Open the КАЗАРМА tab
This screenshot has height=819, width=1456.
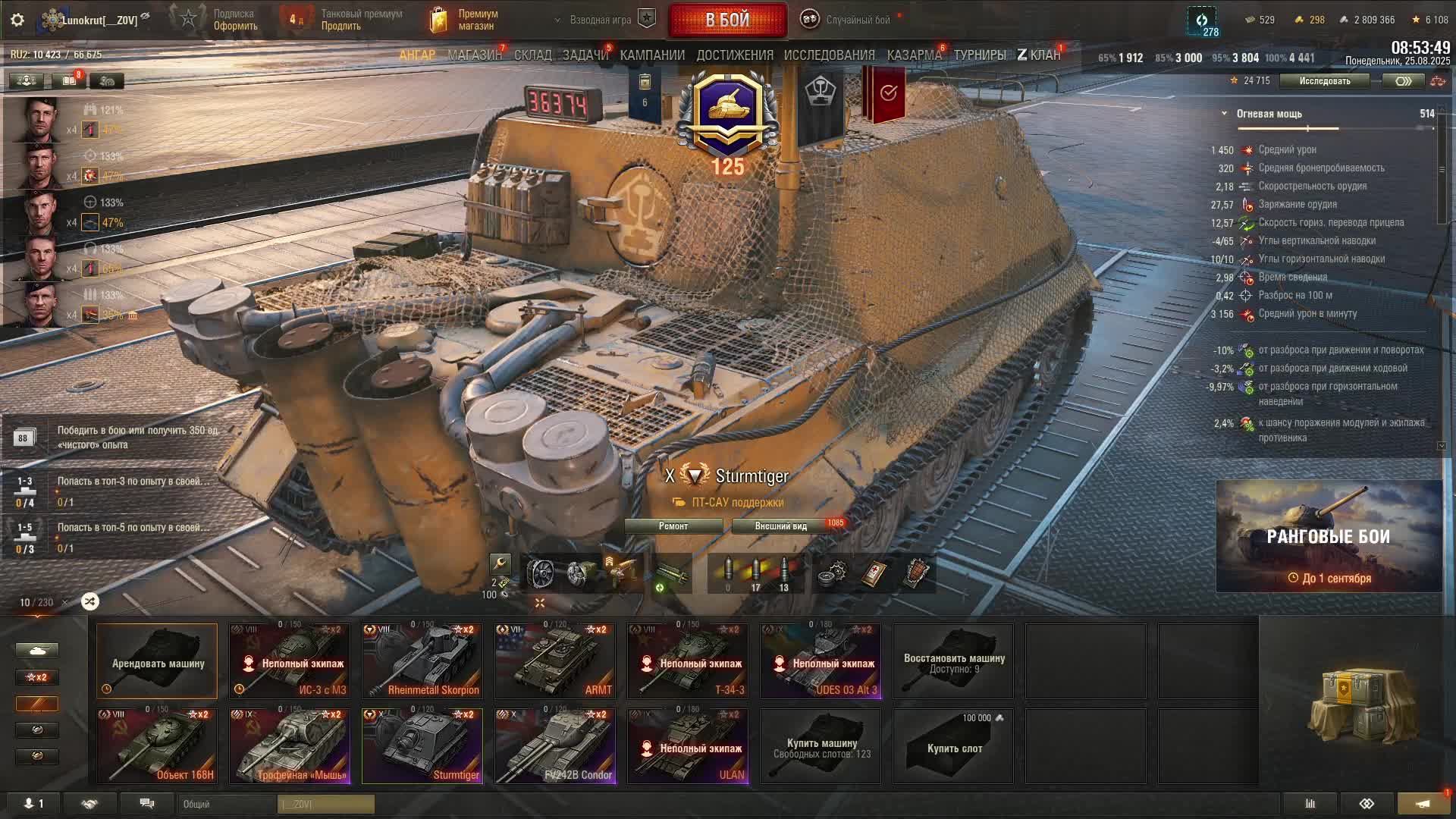click(x=914, y=55)
